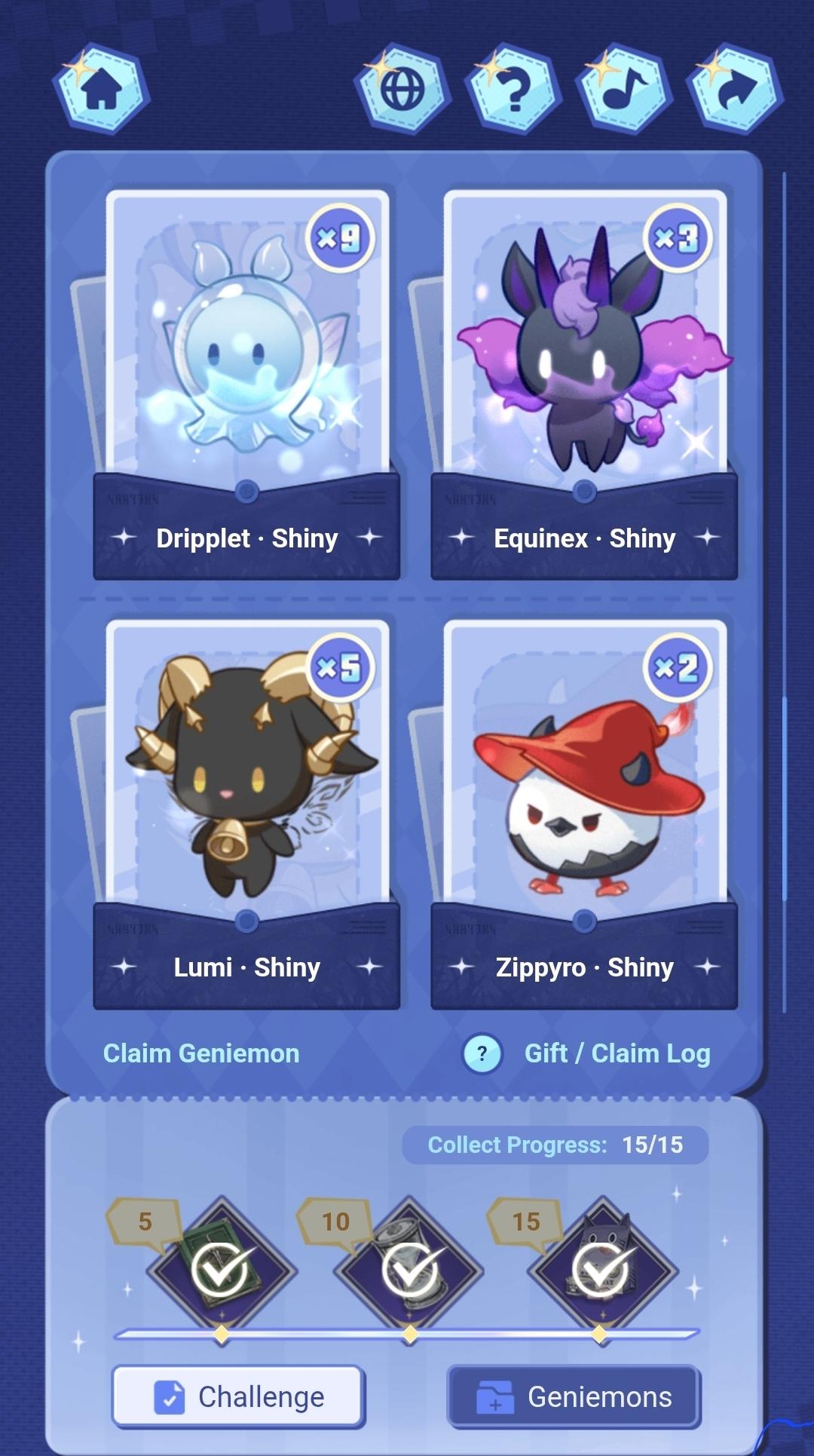Open the question mark beside Gift / Claim Log
Image resolution: width=814 pixels, height=1456 pixels.
[x=482, y=1053]
